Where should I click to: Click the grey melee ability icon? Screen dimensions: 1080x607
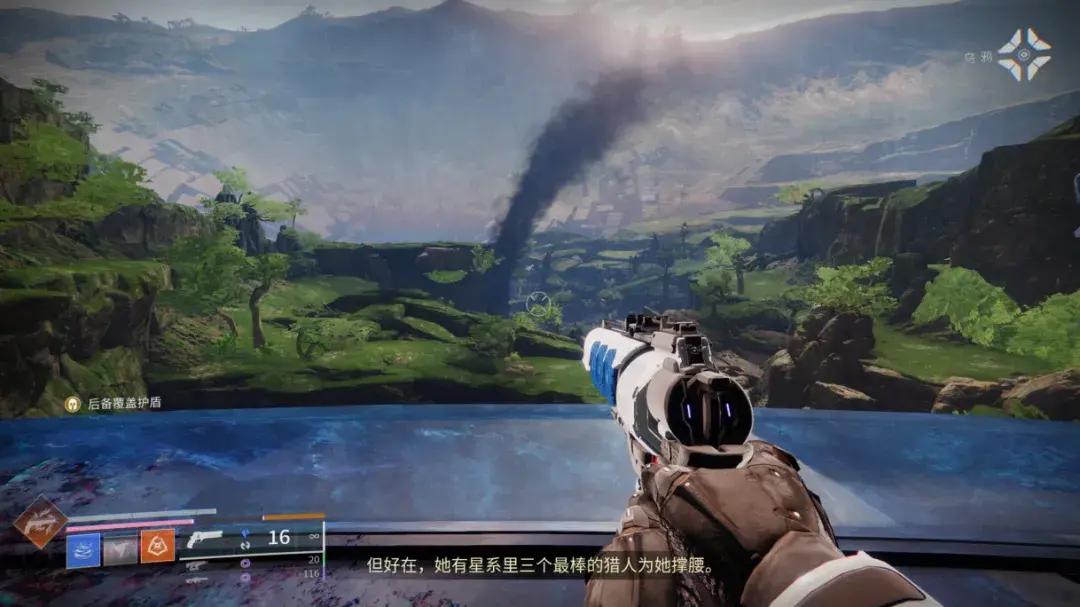click(x=121, y=549)
